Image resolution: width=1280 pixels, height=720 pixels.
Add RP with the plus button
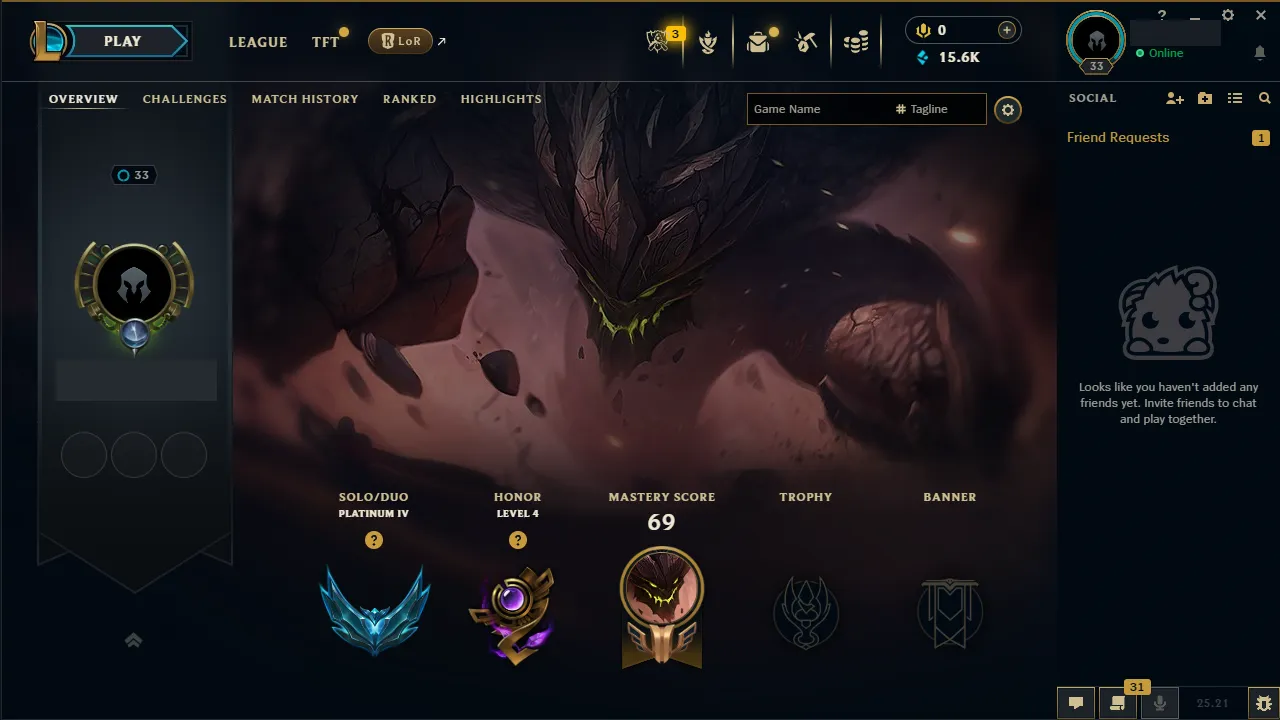coord(1009,30)
